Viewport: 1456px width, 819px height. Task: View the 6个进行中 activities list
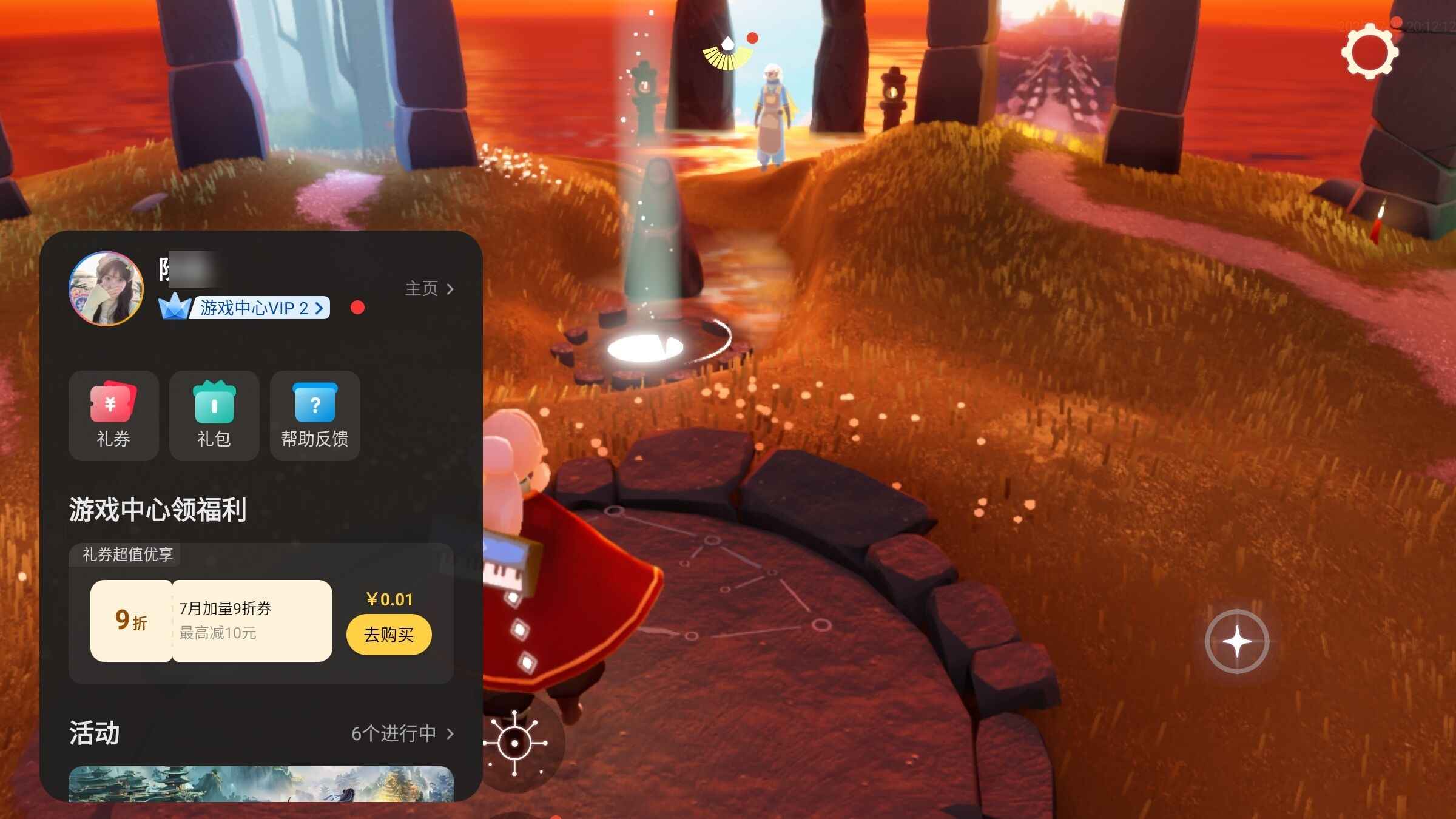[402, 733]
